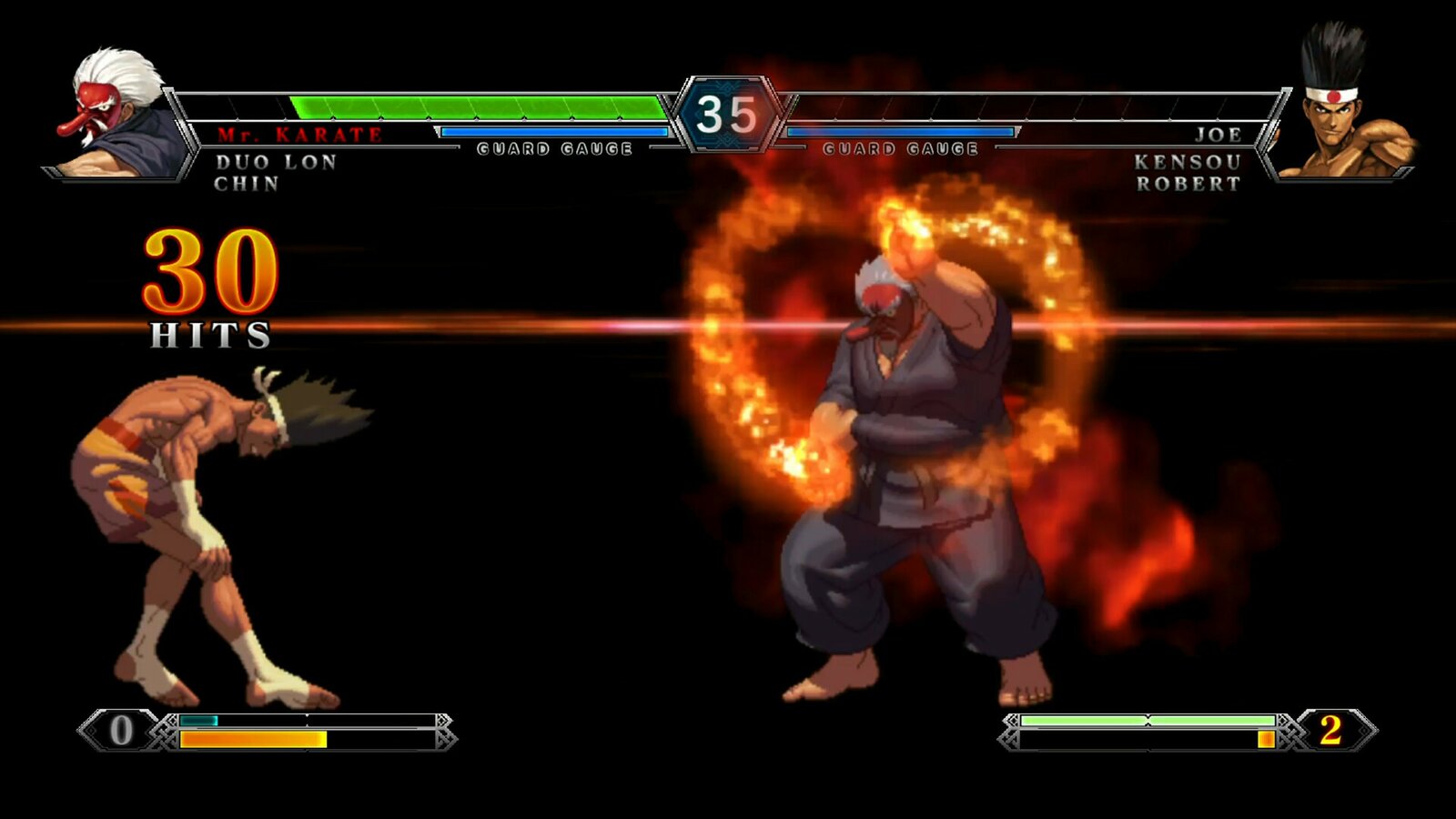Image resolution: width=1456 pixels, height=819 pixels.
Task: Toggle the left GUARD GAUGE bar
Action: point(555,132)
